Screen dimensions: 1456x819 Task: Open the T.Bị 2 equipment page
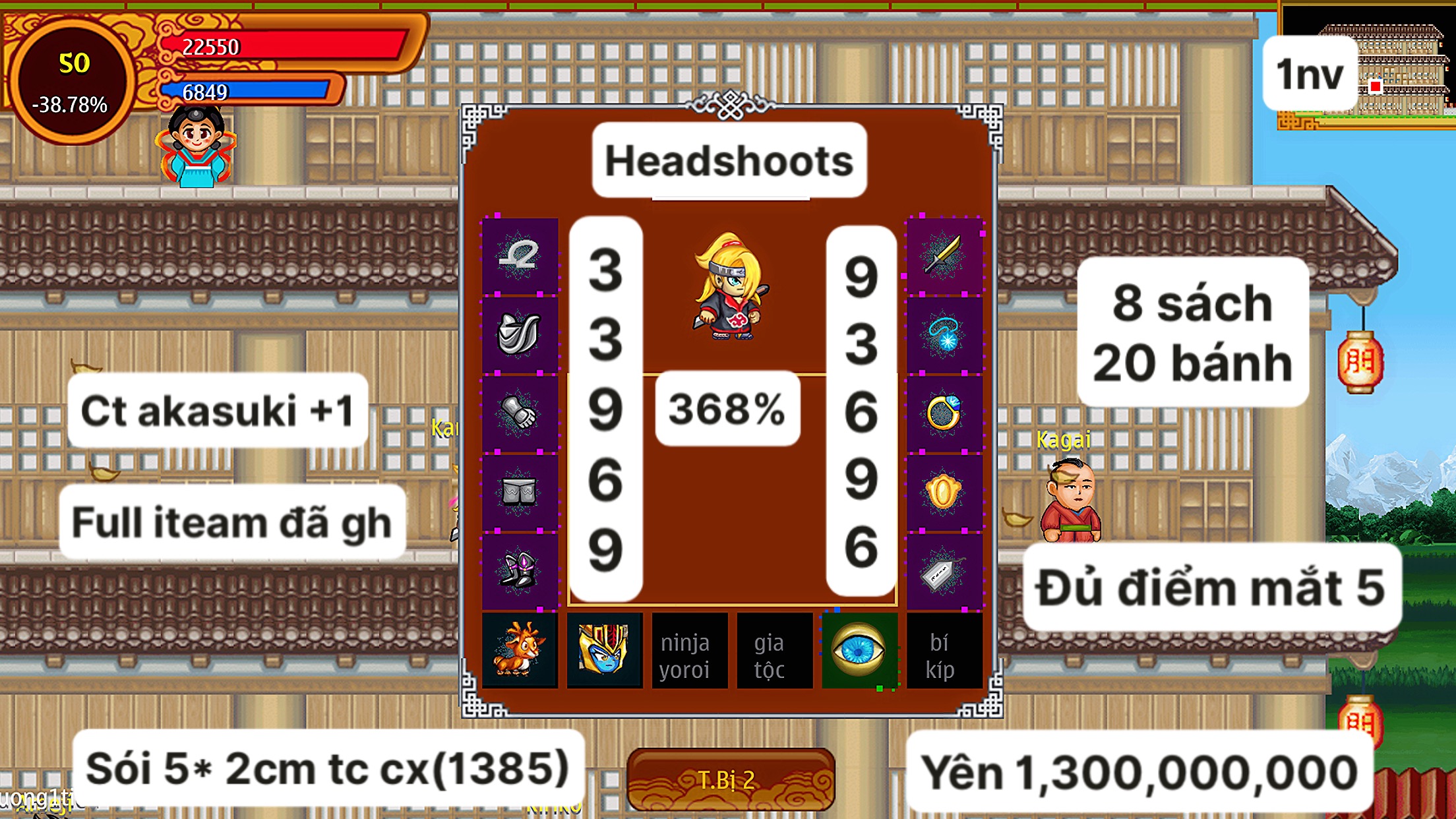pyautogui.click(x=728, y=778)
